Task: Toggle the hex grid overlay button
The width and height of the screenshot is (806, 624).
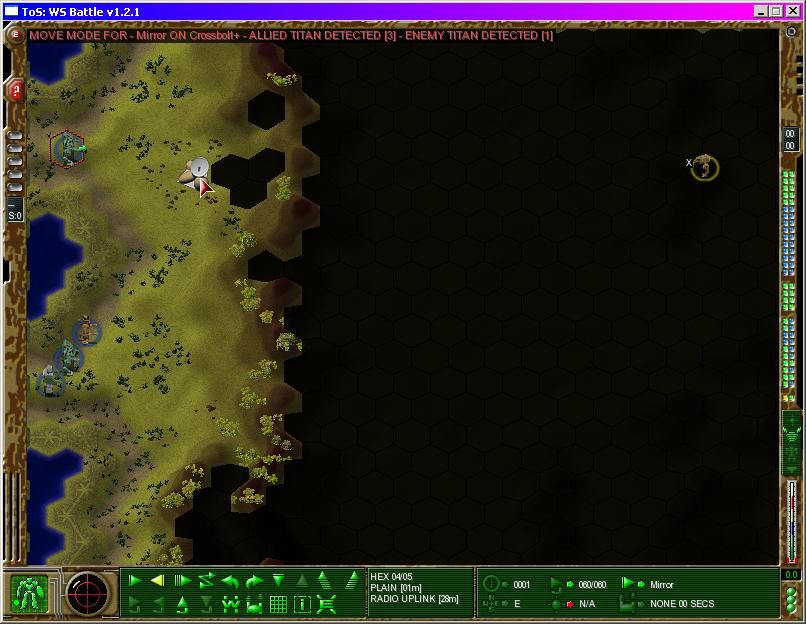Action: (x=278, y=604)
